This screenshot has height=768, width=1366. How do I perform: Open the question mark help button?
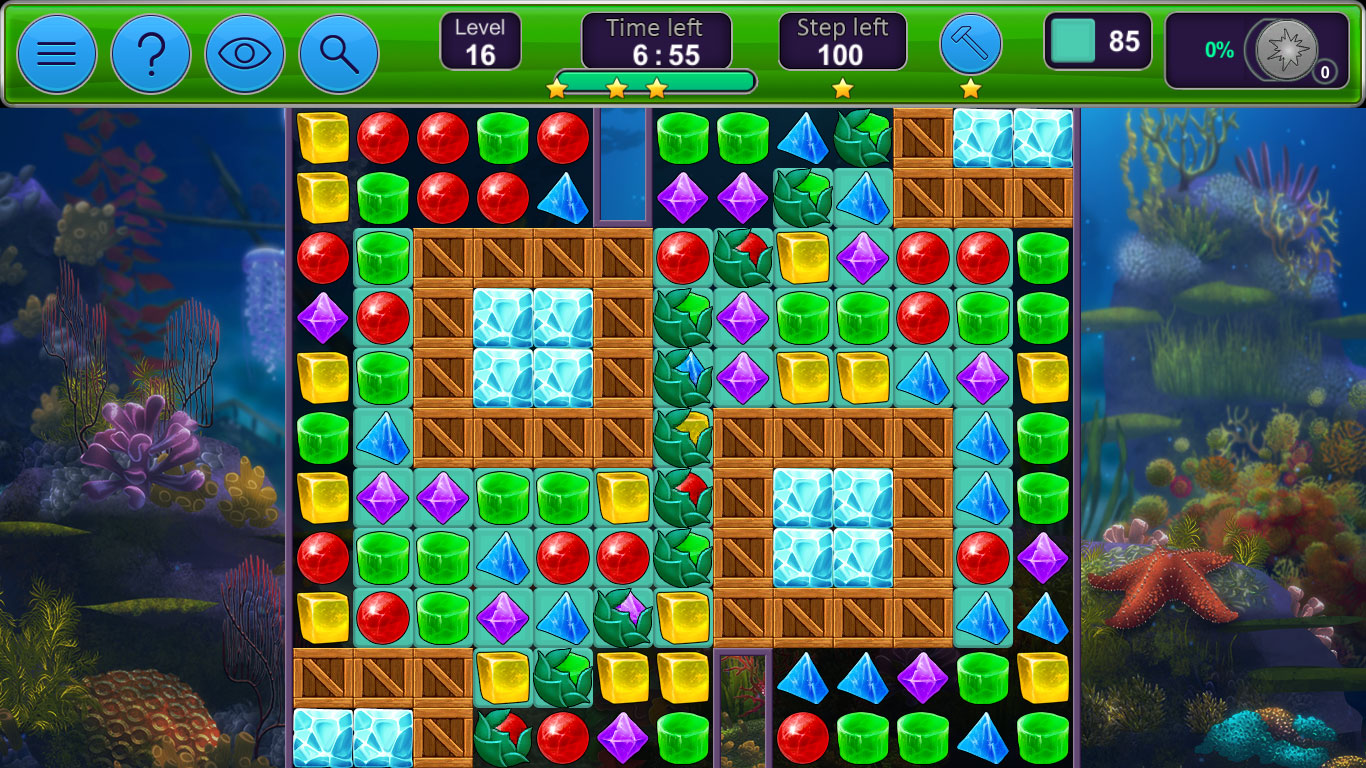tap(151, 54)
